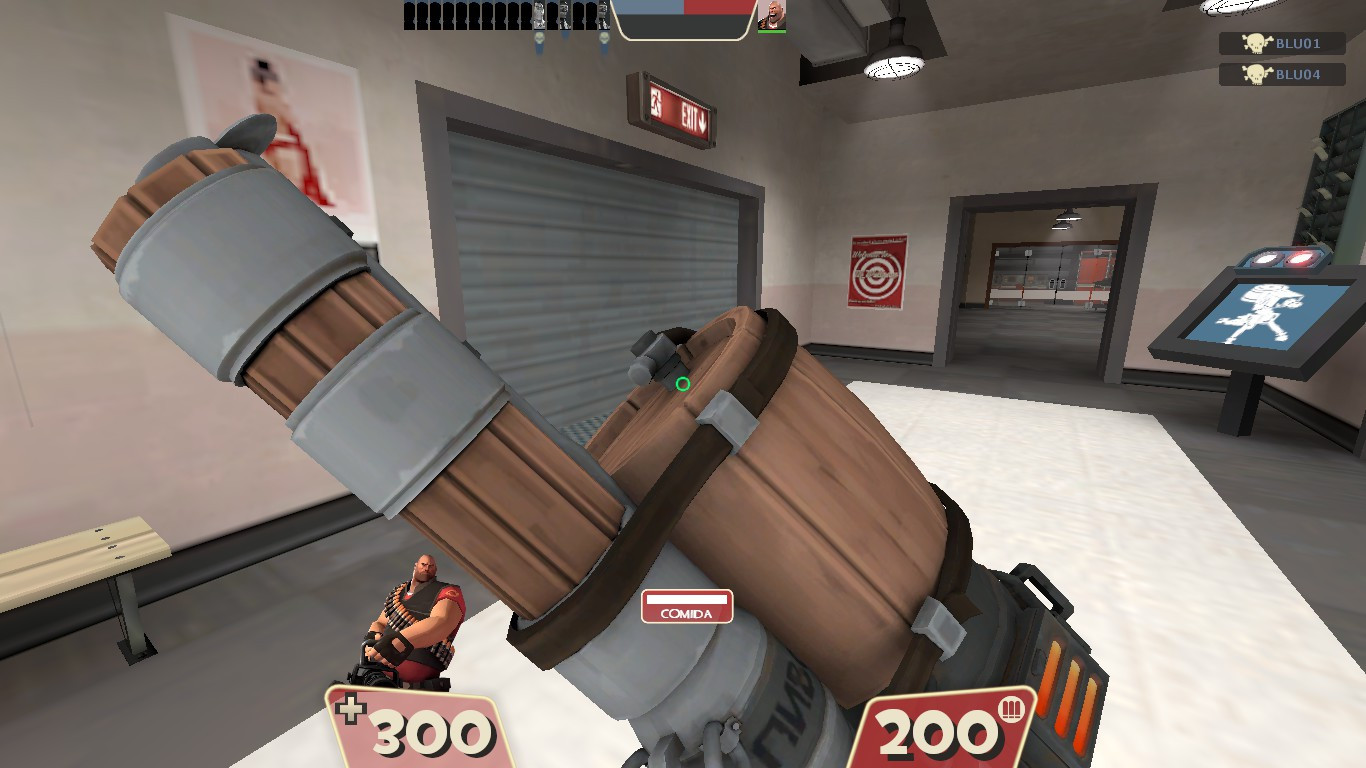Image resolution: width=1366 pixels, height=768 pixels.
Task: Click the enemy Heavy avatar at top center
Action: (772, 15)
